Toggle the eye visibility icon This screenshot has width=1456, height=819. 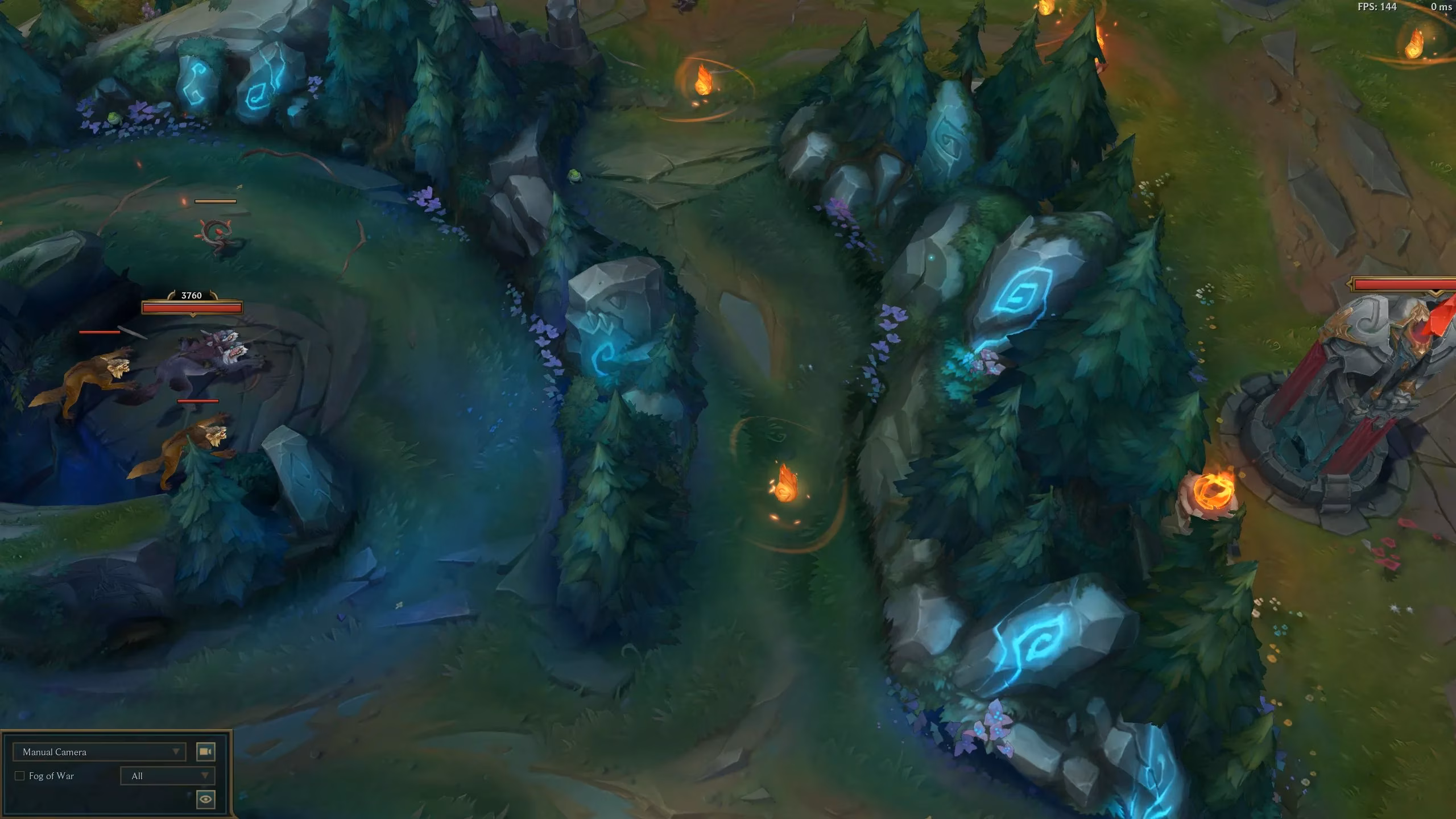tap(206, 799)
